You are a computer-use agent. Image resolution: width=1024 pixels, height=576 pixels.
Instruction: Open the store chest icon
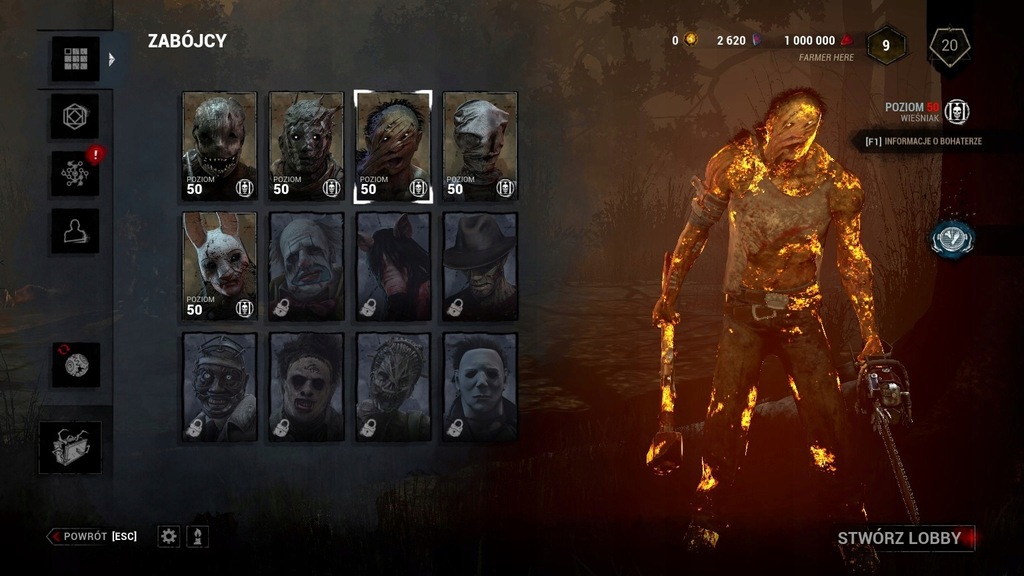pyautogui.click(x=71, y=447)
